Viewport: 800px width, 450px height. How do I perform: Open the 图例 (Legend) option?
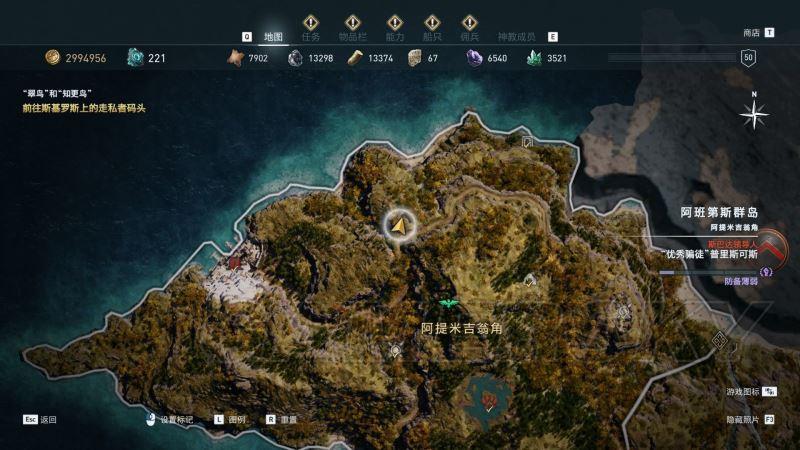237,420
